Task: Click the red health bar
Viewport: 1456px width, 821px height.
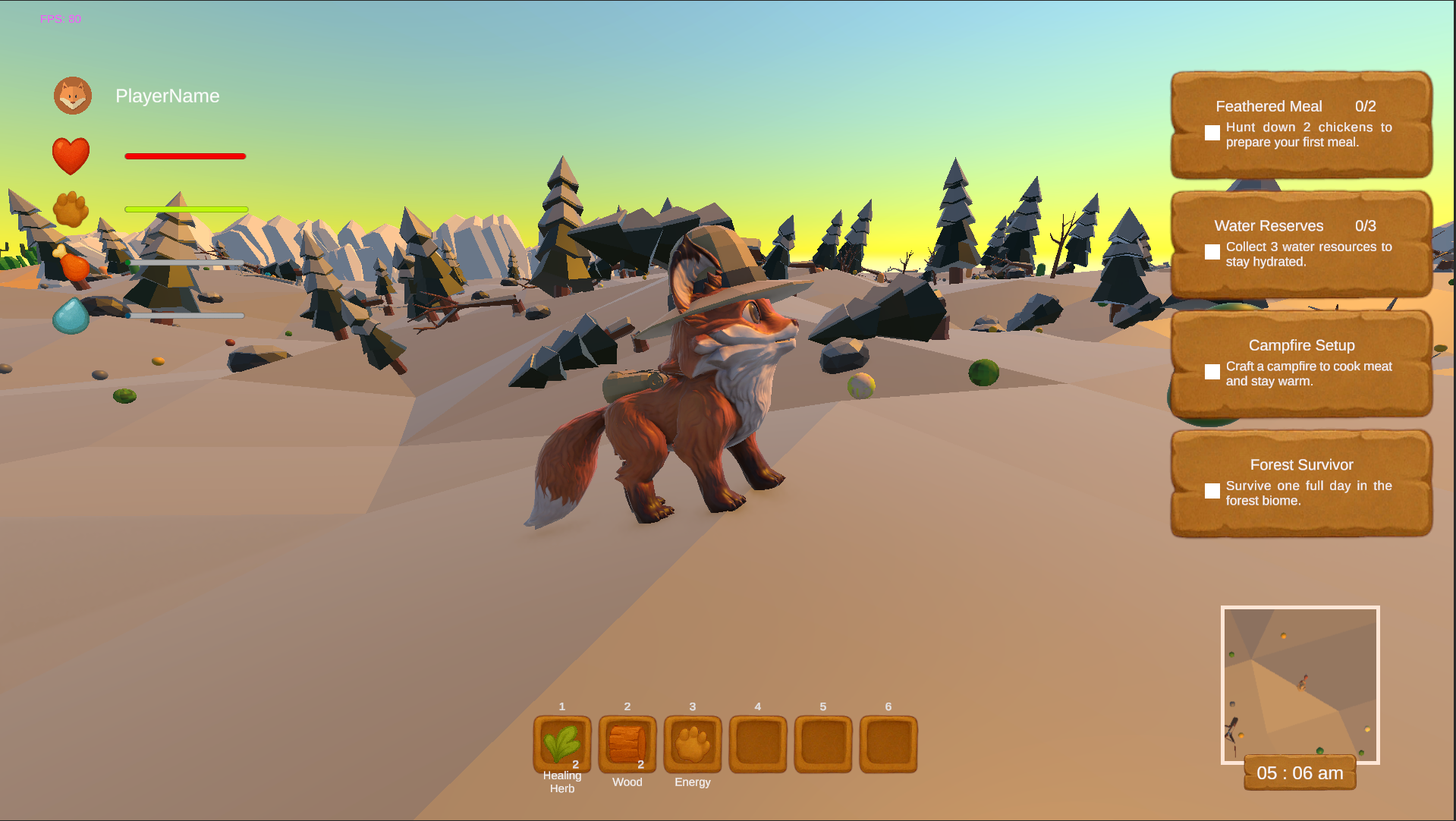Action: point(184,156)
